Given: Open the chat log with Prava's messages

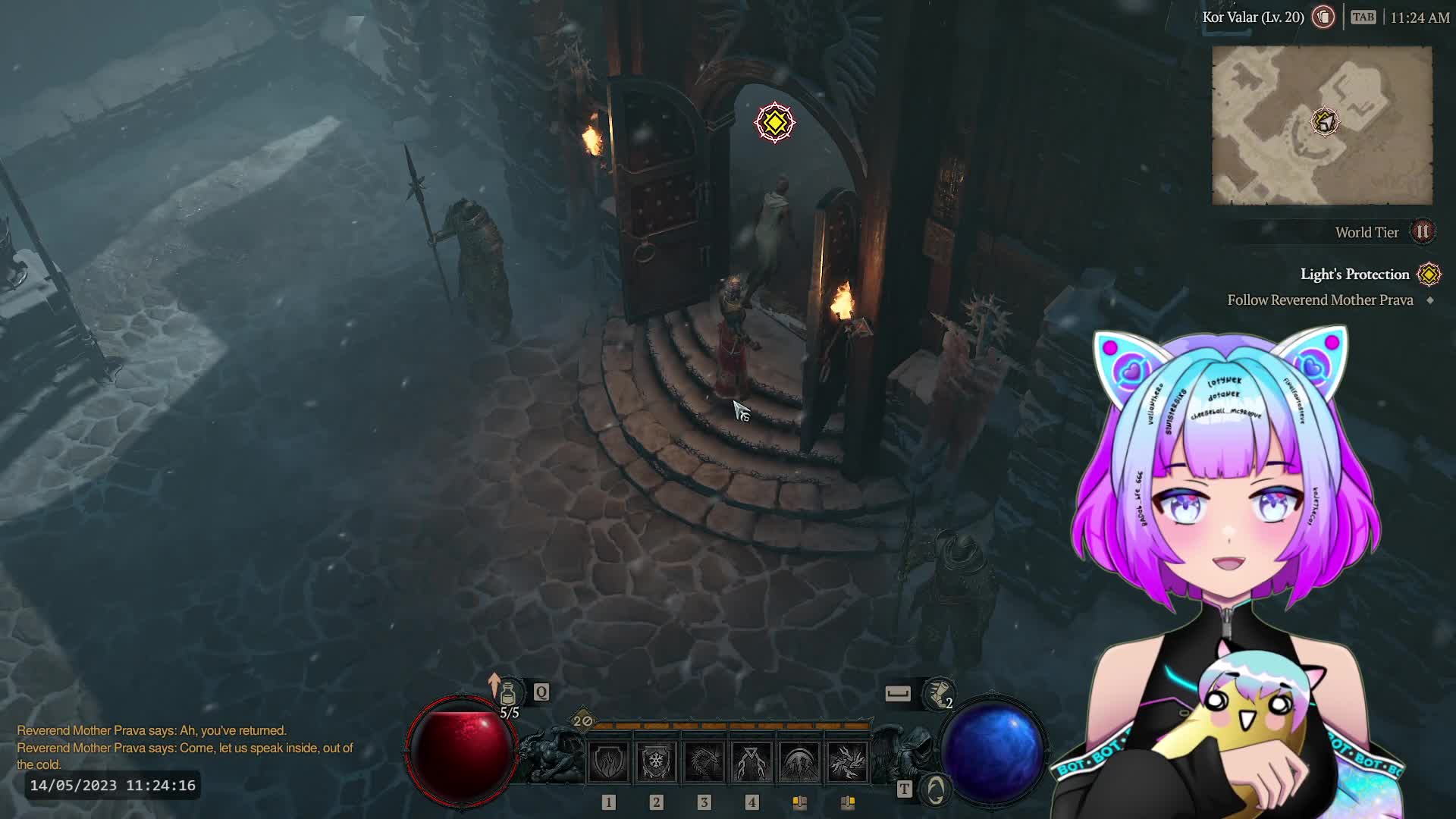Looking at the screenshot, I should 185,747.
